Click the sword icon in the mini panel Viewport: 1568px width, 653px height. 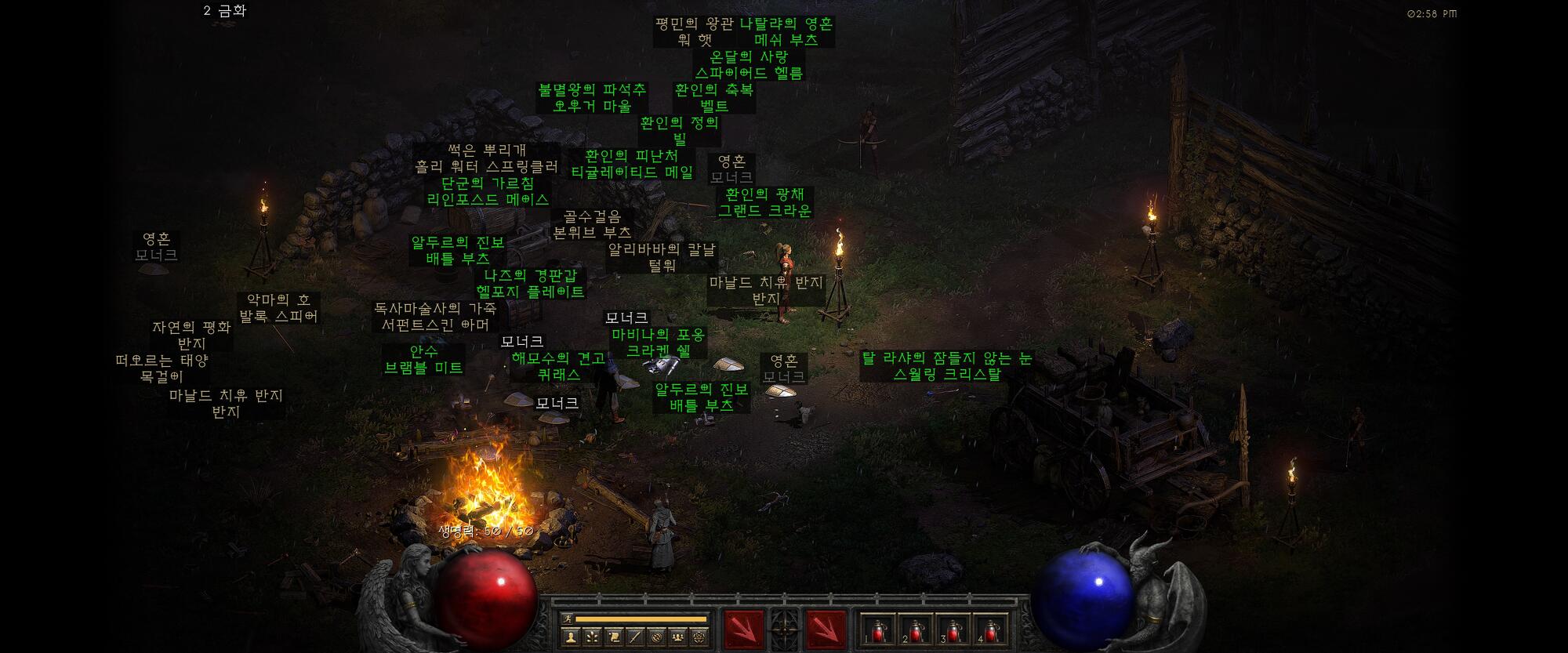tap(635, 637)
